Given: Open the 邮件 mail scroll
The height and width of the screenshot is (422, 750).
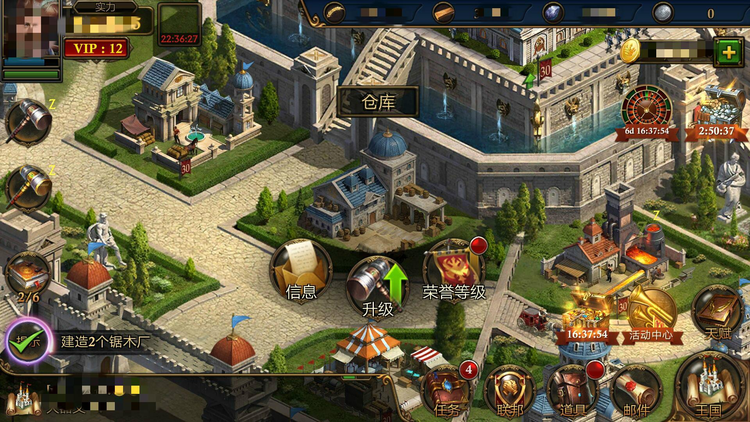Looking at the screenshot, I should [x=636, y=390].
